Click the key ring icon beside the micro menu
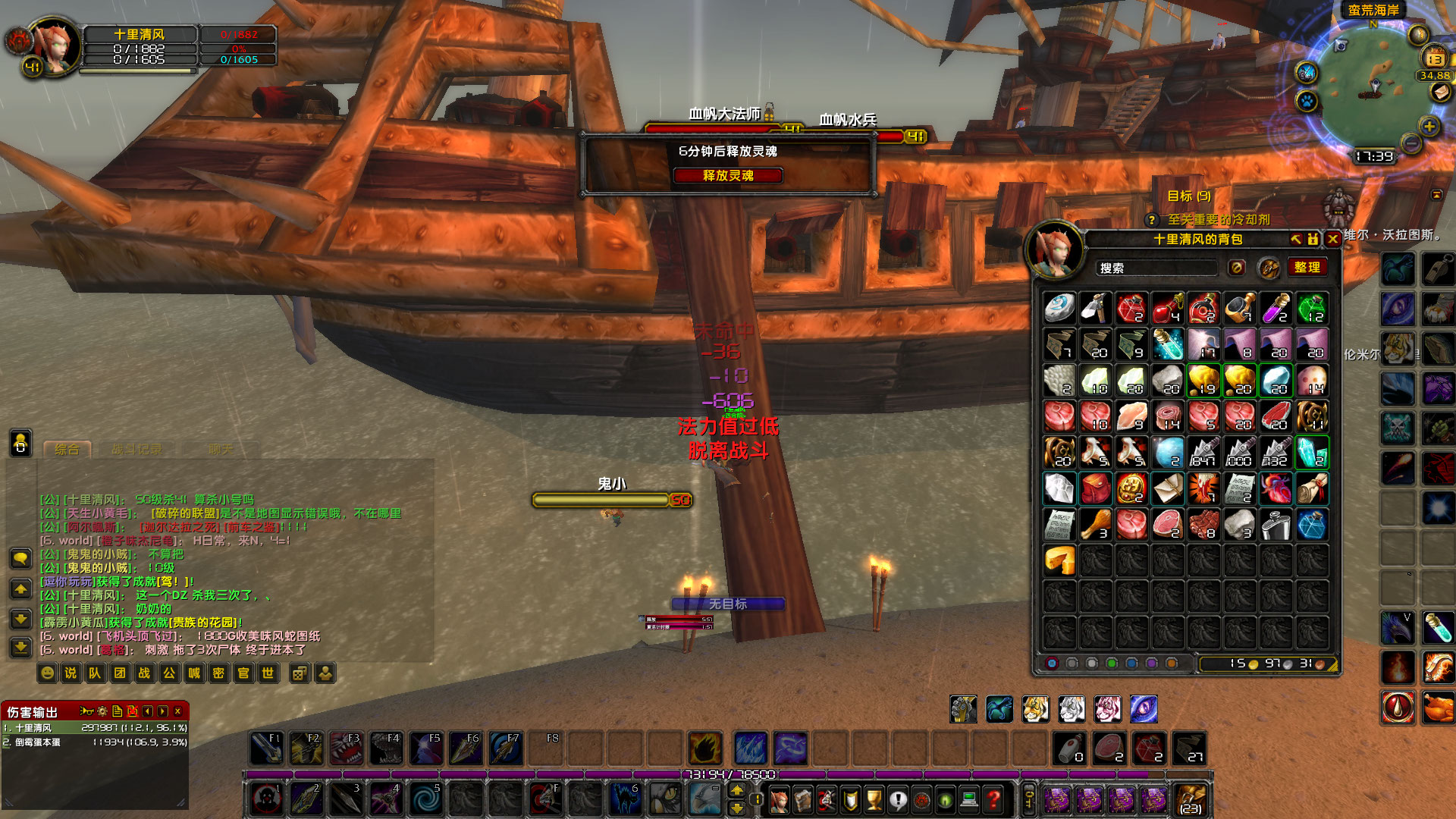The width and height of the screenshot is (1456, 819). [1030, 798]
